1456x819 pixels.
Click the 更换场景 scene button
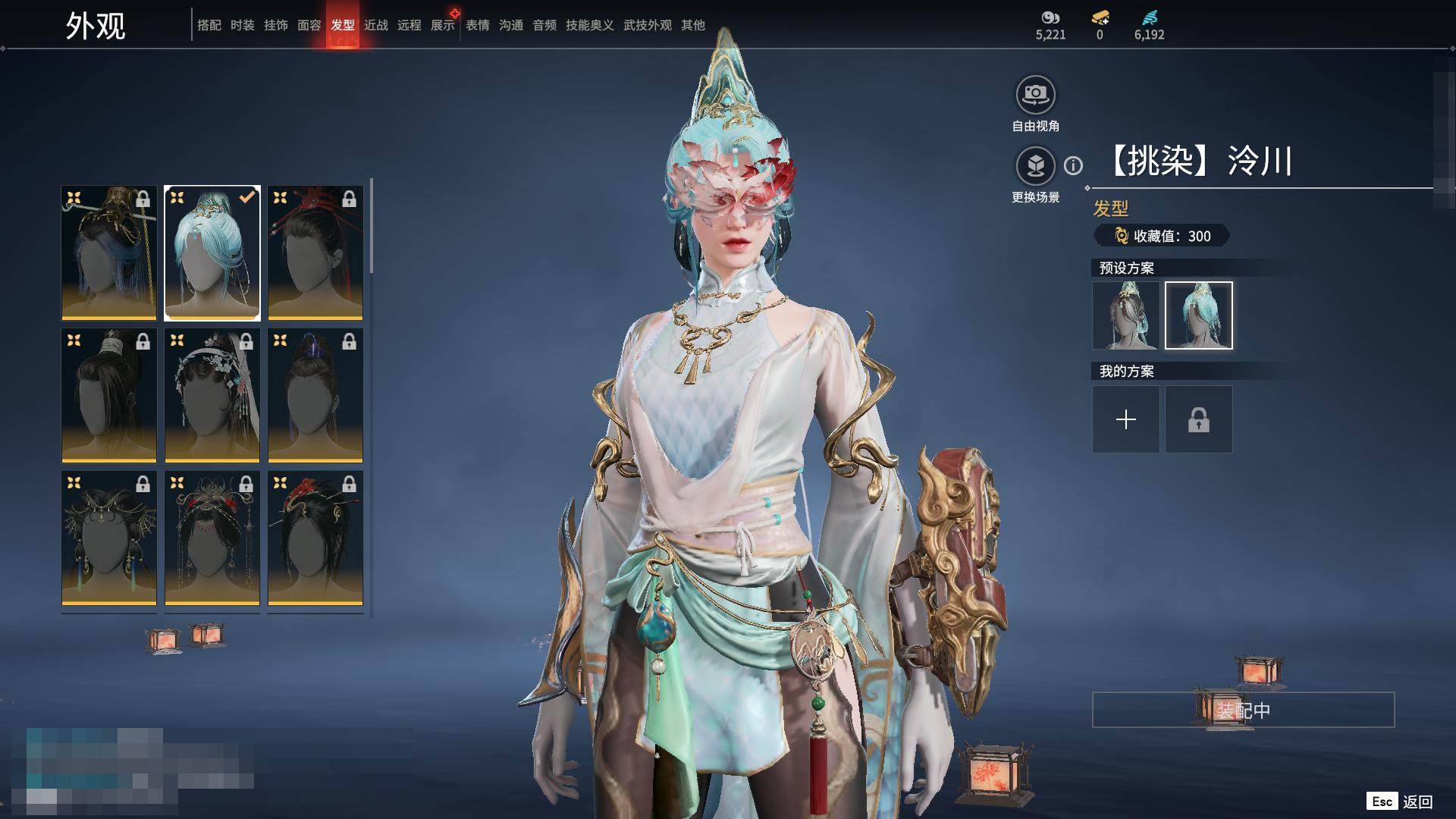click(x=1035, y=166)
